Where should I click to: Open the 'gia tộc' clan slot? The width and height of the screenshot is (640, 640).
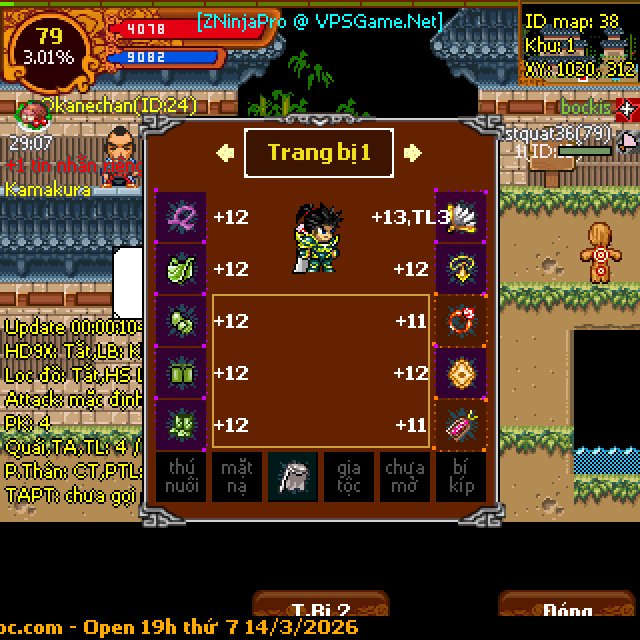coord(349,477)
